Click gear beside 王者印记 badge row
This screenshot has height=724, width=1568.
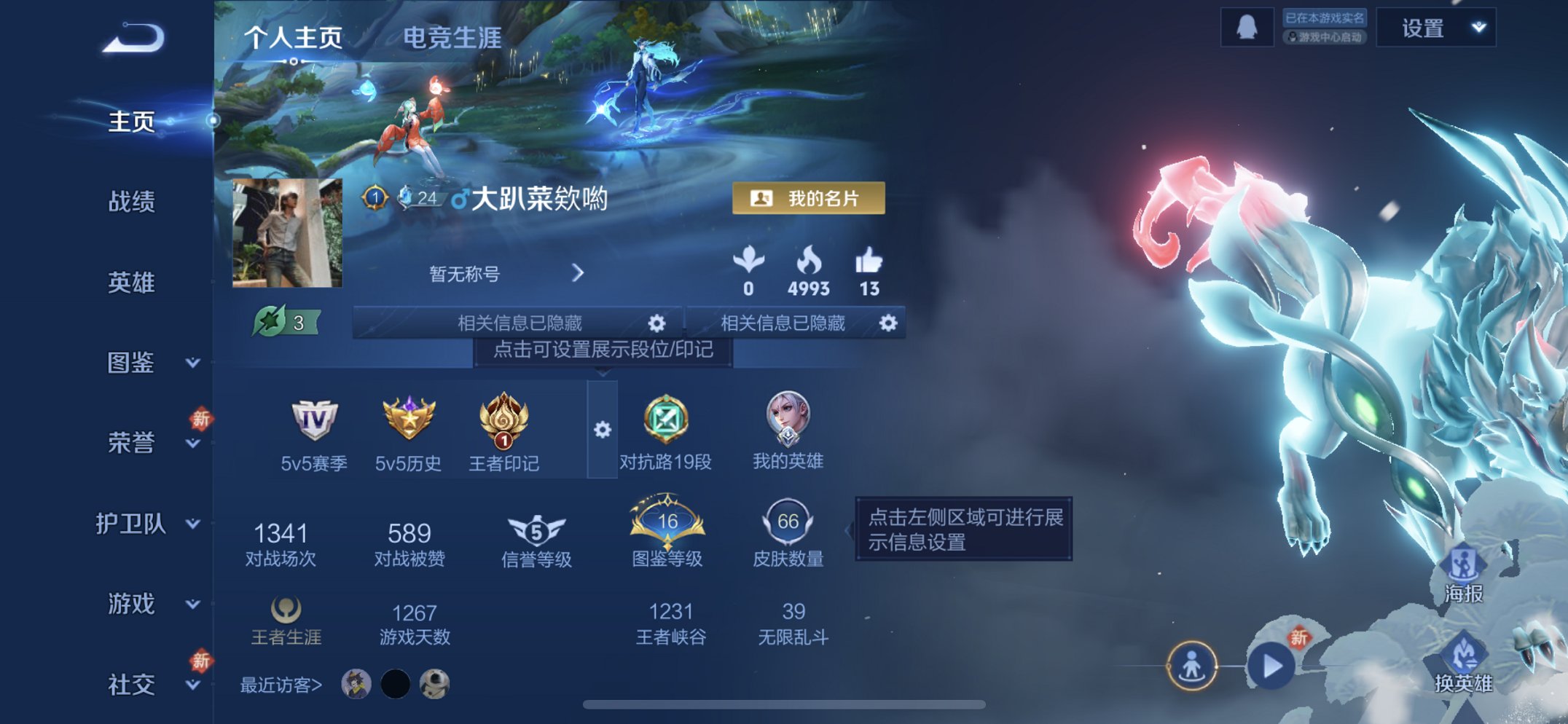coord(601,430)
